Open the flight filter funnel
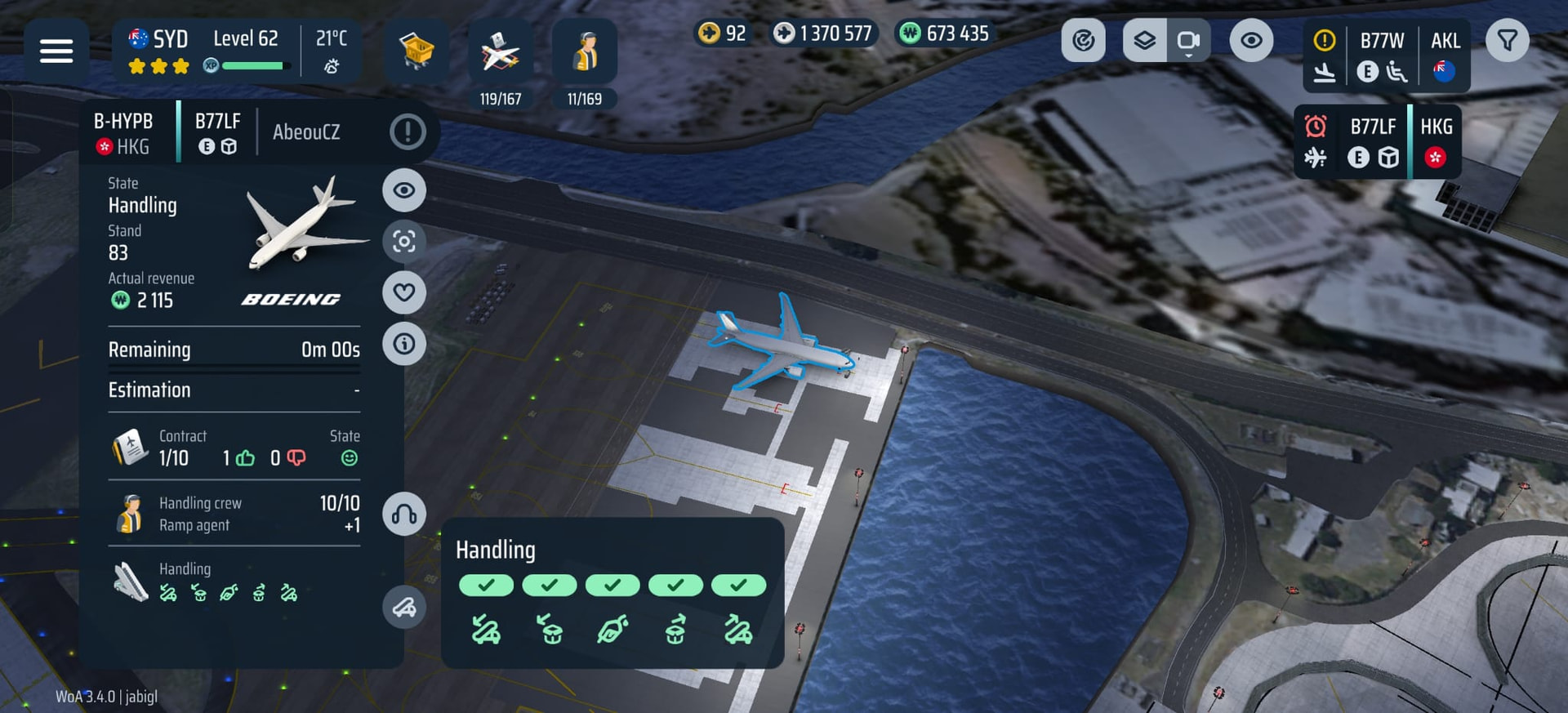 pyautogui.click(x=1507, y=41)
